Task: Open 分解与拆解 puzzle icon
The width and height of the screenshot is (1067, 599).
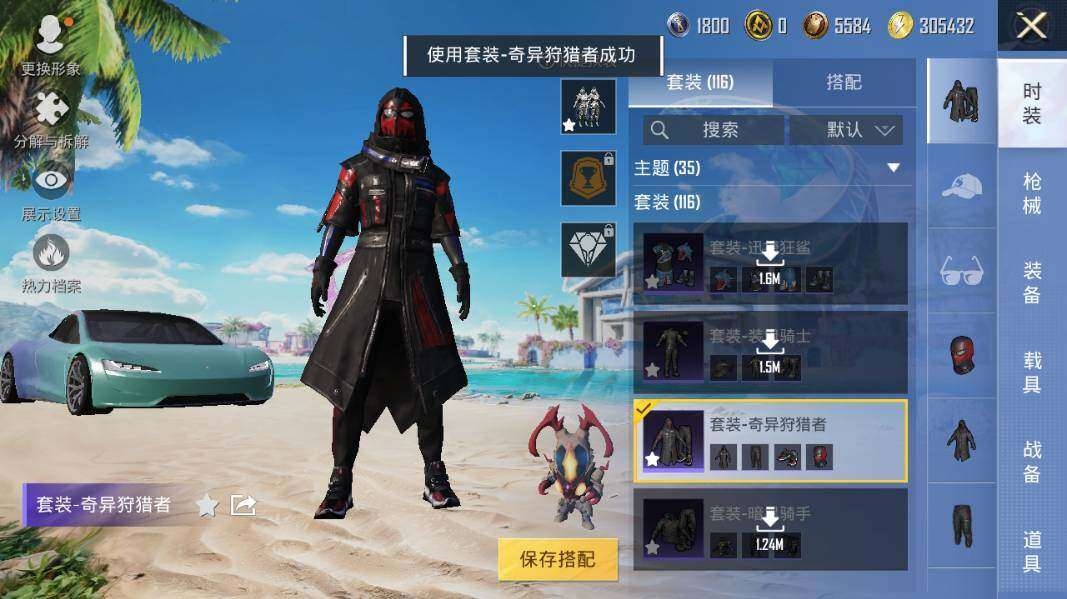Action: tap(51, 118)
